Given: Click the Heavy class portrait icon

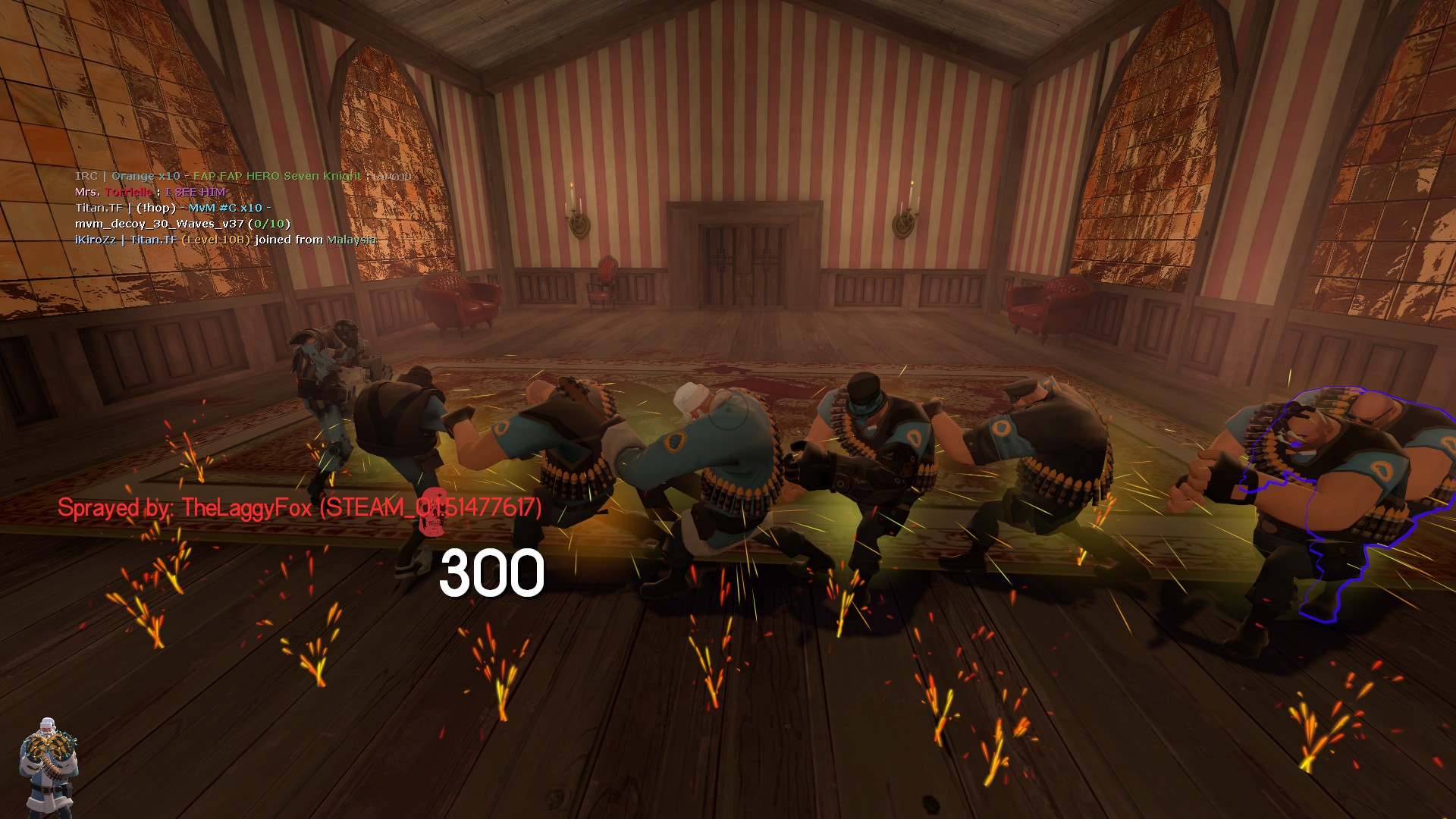Looking at the screenshot, I should point(48,764).
